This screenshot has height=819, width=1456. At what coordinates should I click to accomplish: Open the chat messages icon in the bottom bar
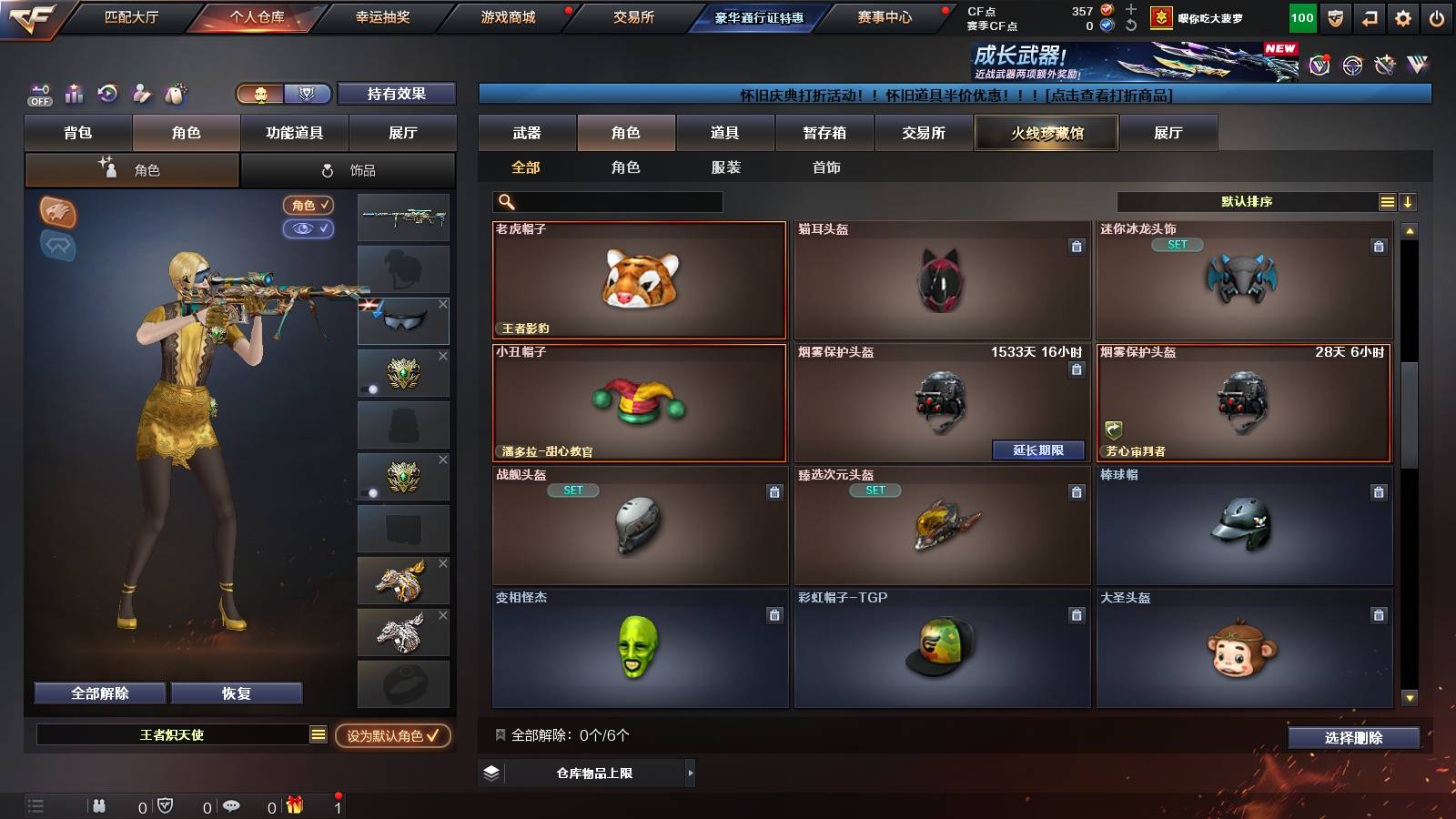click(231, 806)
